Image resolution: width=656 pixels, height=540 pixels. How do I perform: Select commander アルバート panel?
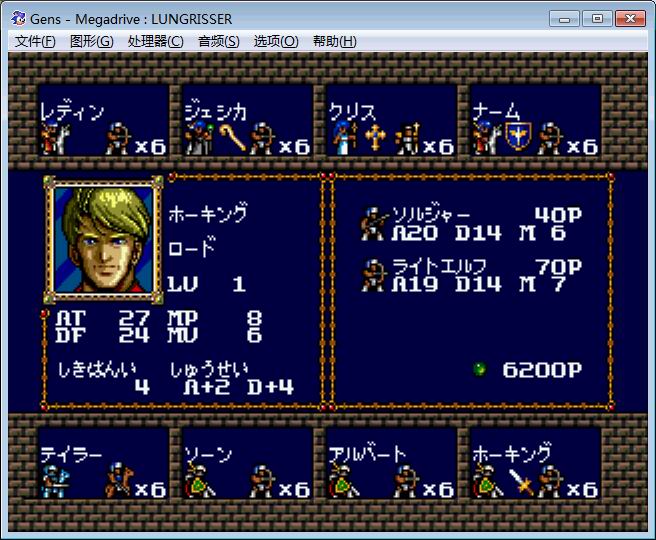click(x=391, y=468)
